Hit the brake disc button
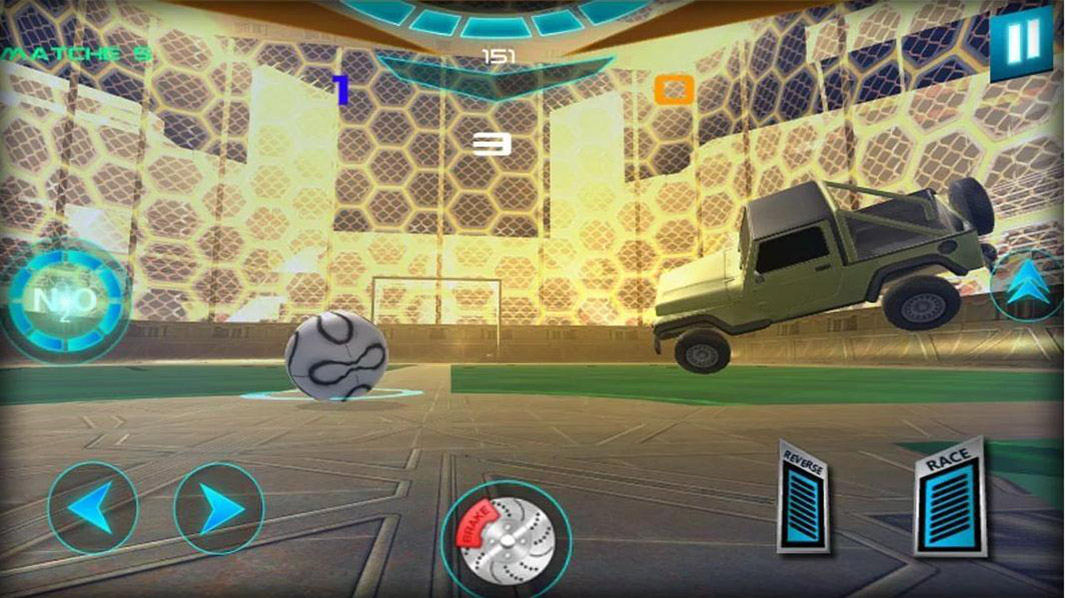Screen dimensions: 1065x598 pos(506,540)
